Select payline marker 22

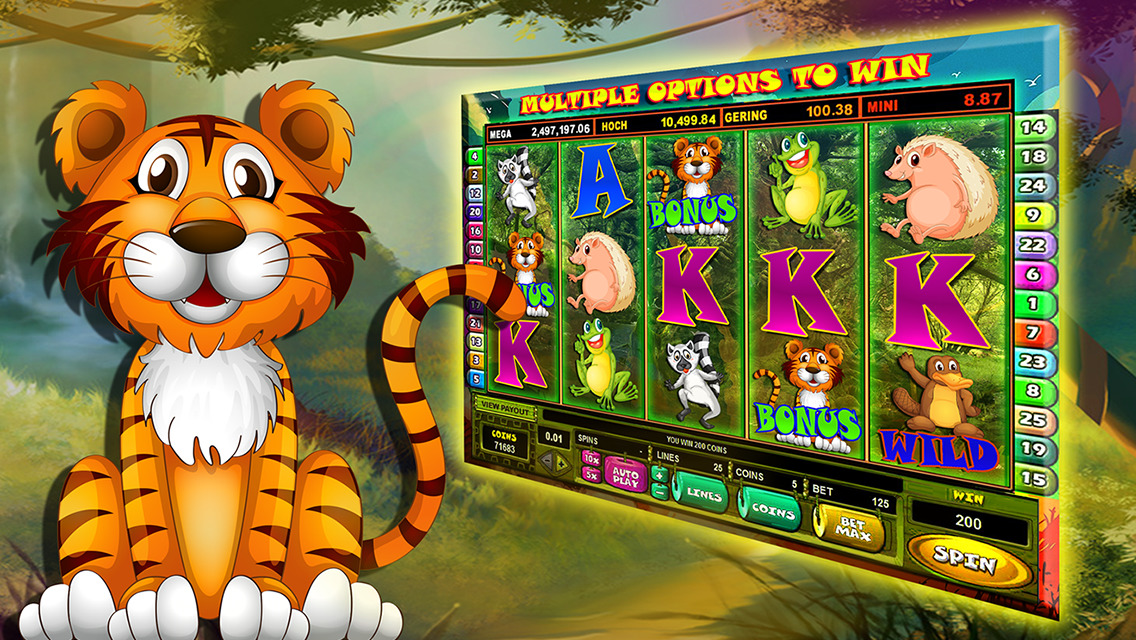pos(1033,243)
